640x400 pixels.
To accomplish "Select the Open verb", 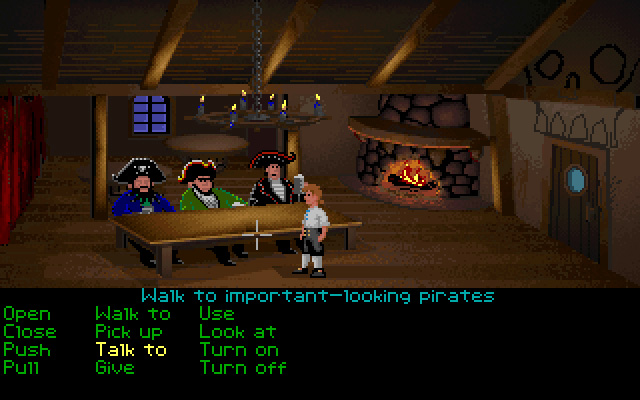I will click(26, 314).
